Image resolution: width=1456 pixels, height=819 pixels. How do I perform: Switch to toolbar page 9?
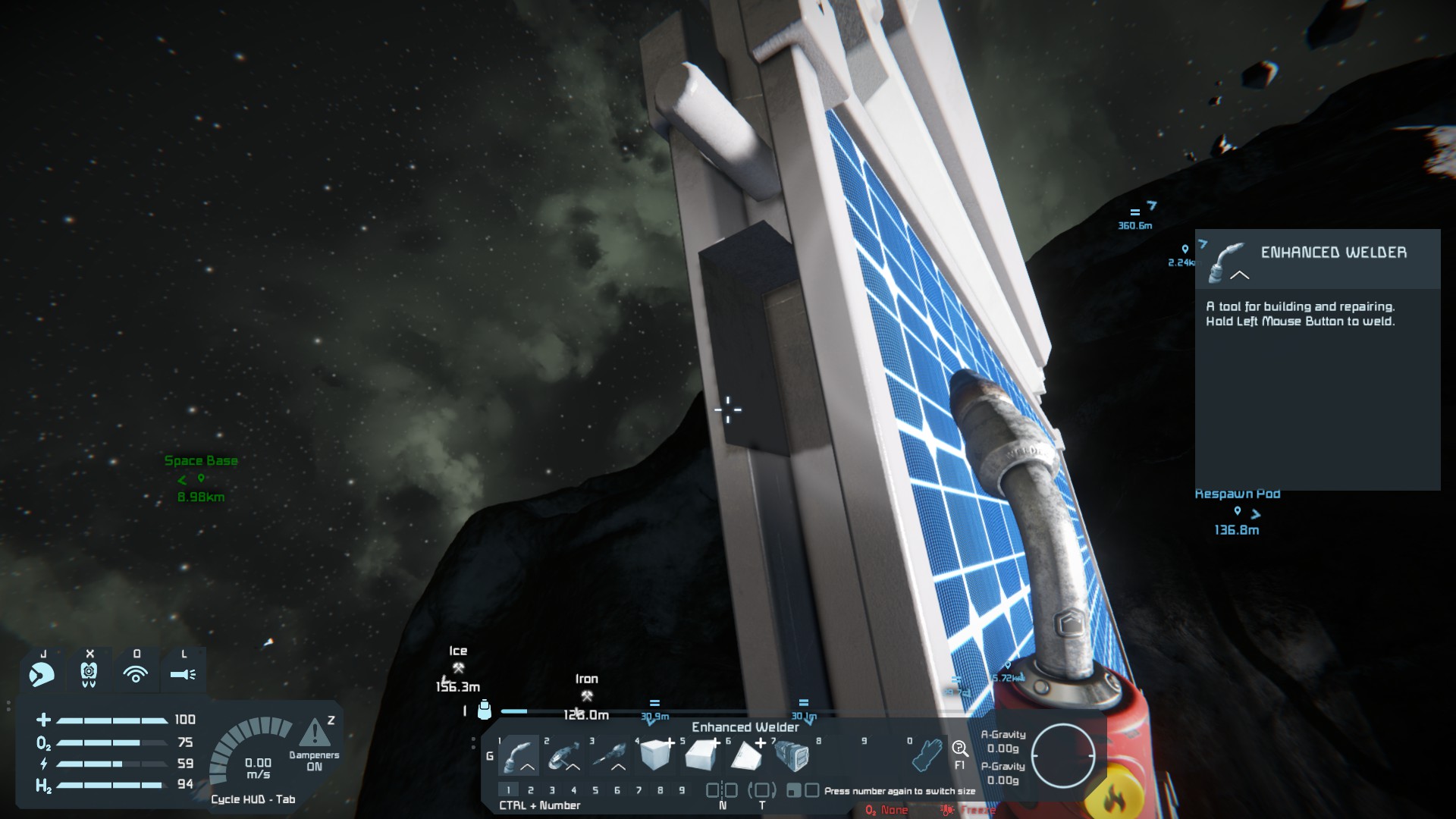pyautogui.click(x=682, y=790)
